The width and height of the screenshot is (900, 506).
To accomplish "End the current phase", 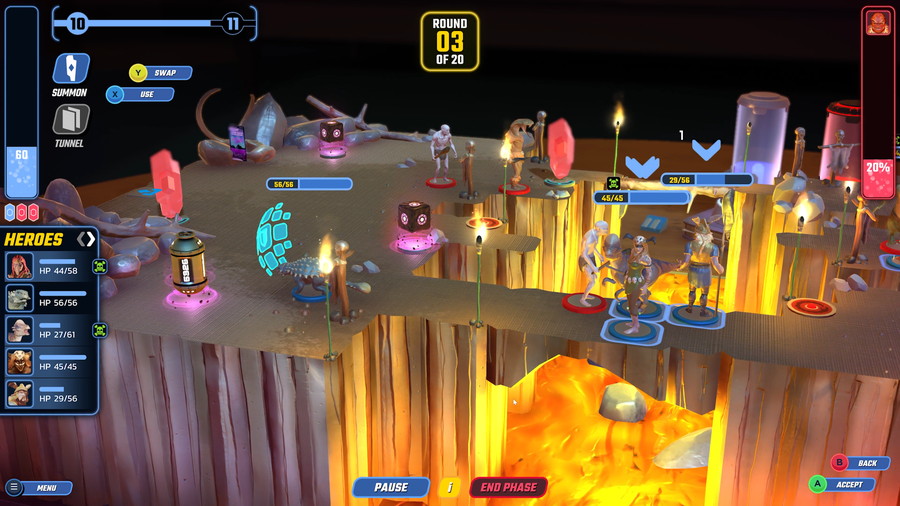I will [508, 487].
